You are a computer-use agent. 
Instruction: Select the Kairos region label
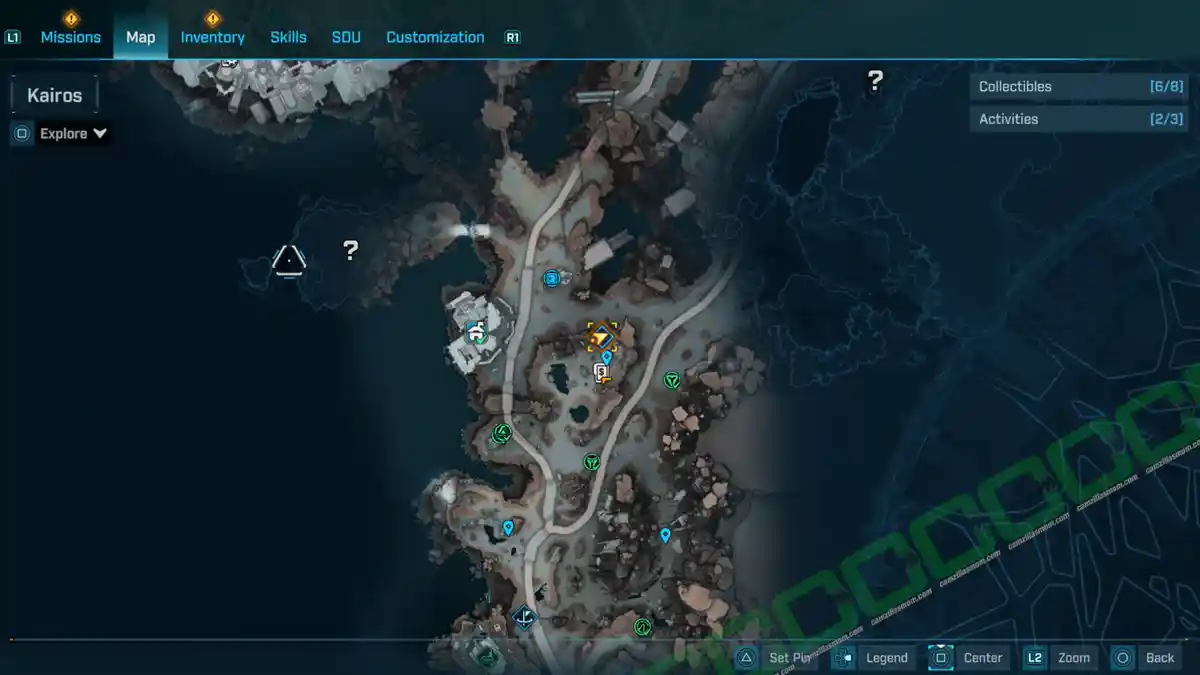(54, 96)
